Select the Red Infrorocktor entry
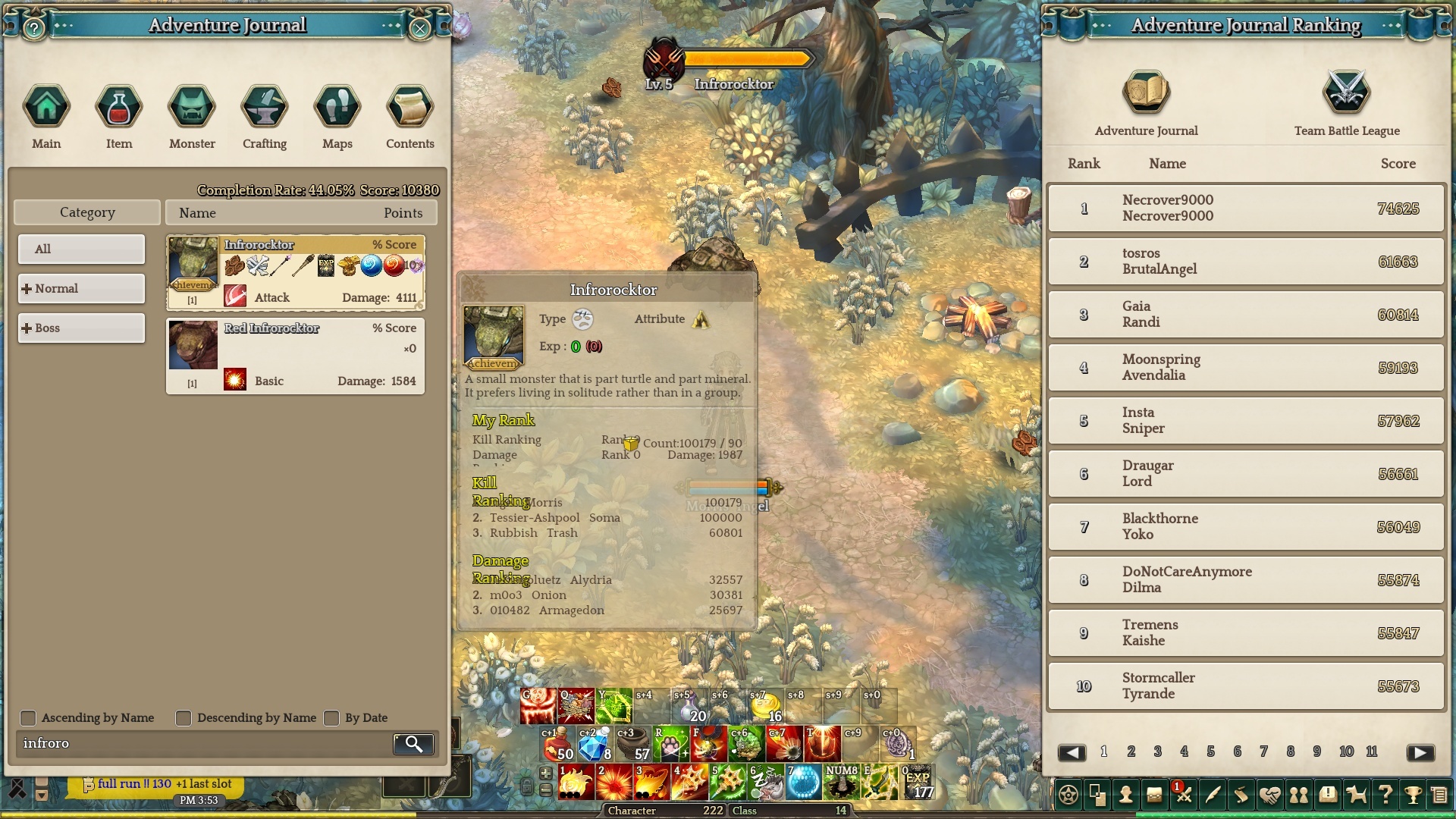Image resolution: width=1456 pixels, height=819 pixels. click(295, 356)
